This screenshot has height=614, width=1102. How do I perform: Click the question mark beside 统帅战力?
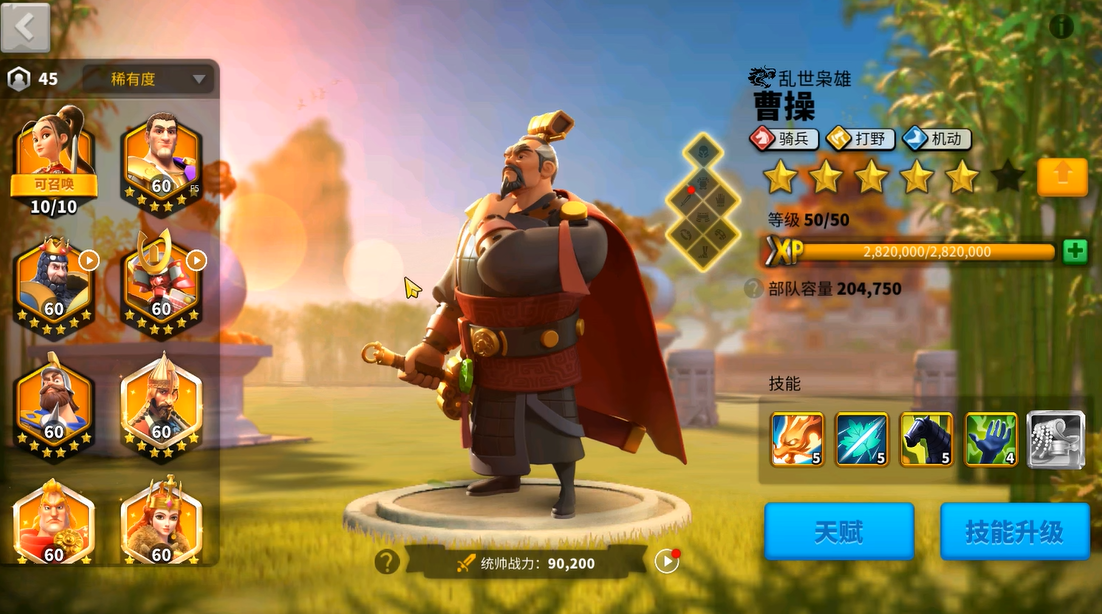[x=387, y=562]
